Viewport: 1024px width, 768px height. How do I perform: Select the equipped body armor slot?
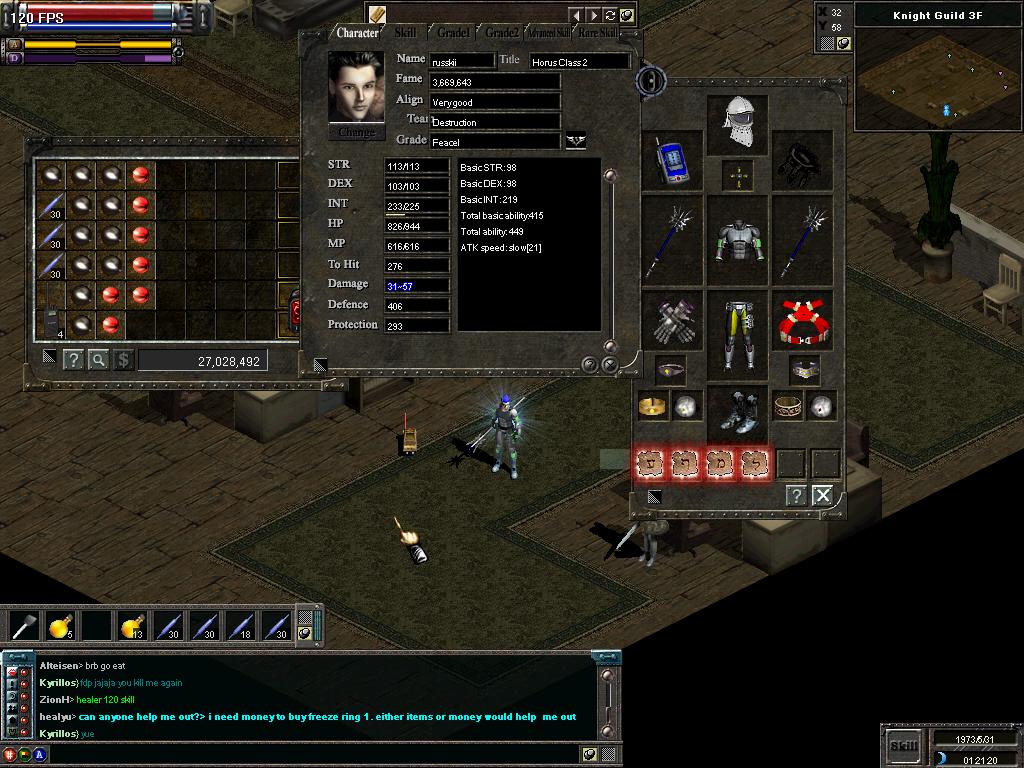point(738,241)
